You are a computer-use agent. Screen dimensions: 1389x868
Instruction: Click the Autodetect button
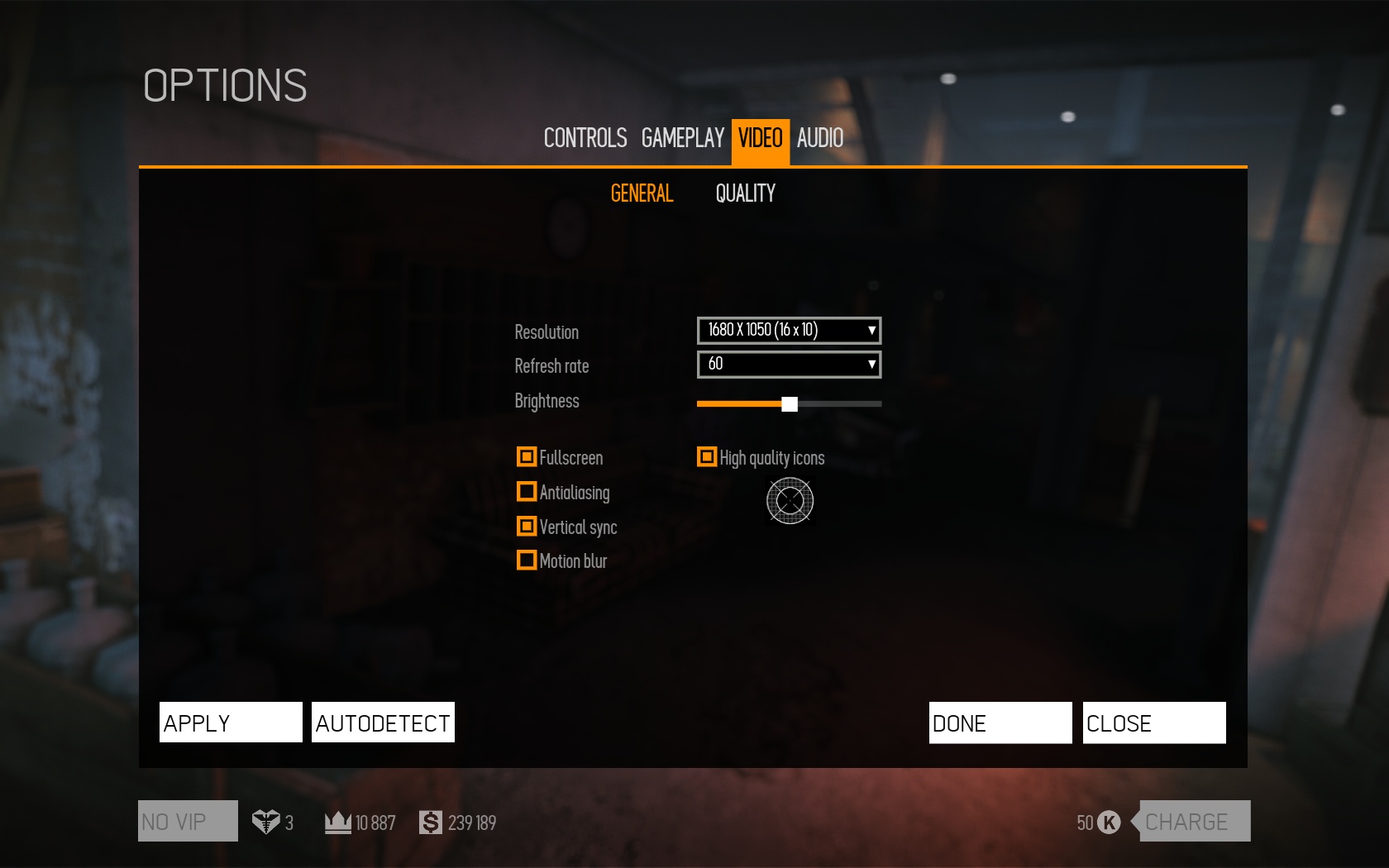click(383, 723)
